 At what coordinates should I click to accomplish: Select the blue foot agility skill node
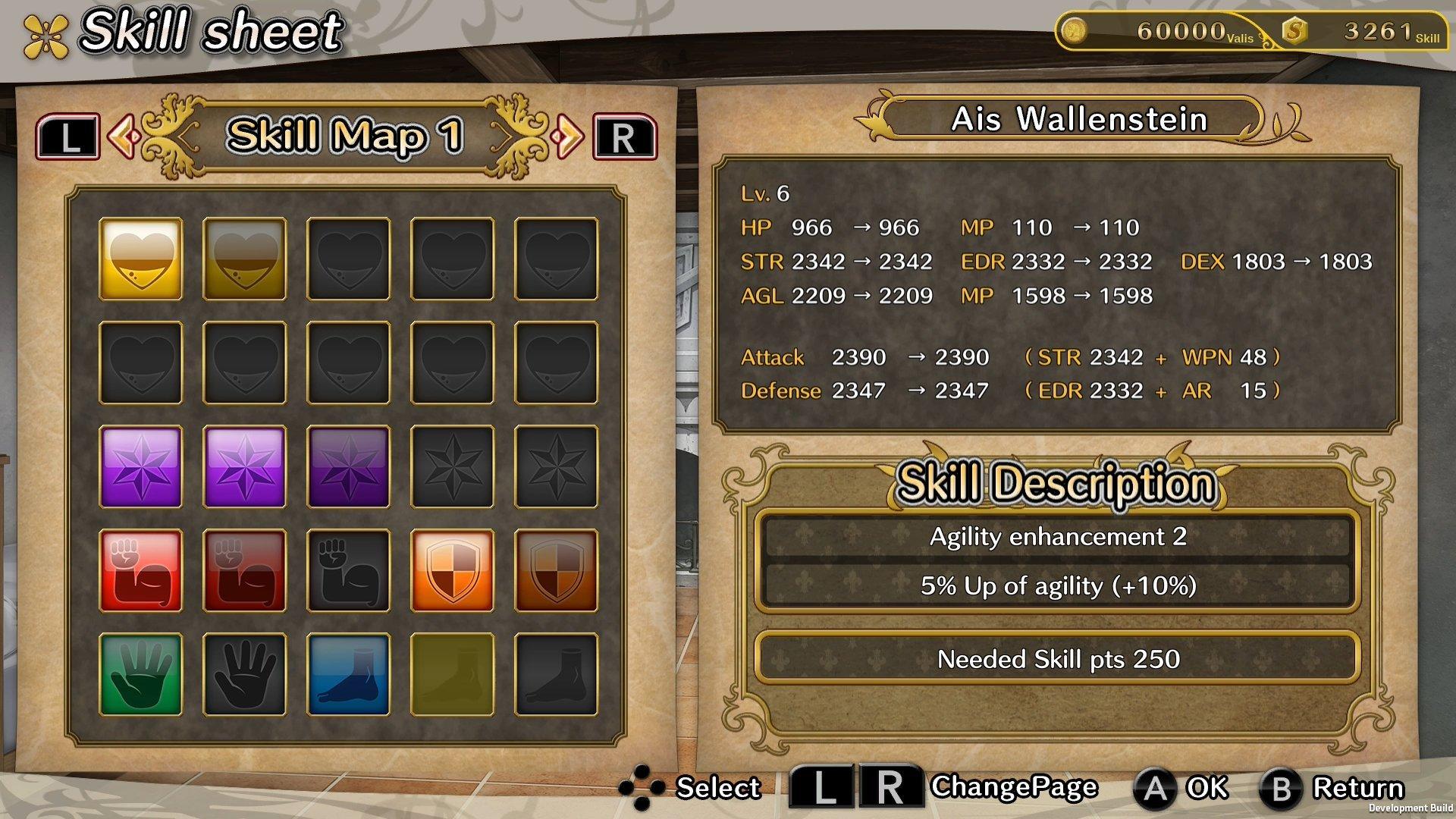coord(347,673)
